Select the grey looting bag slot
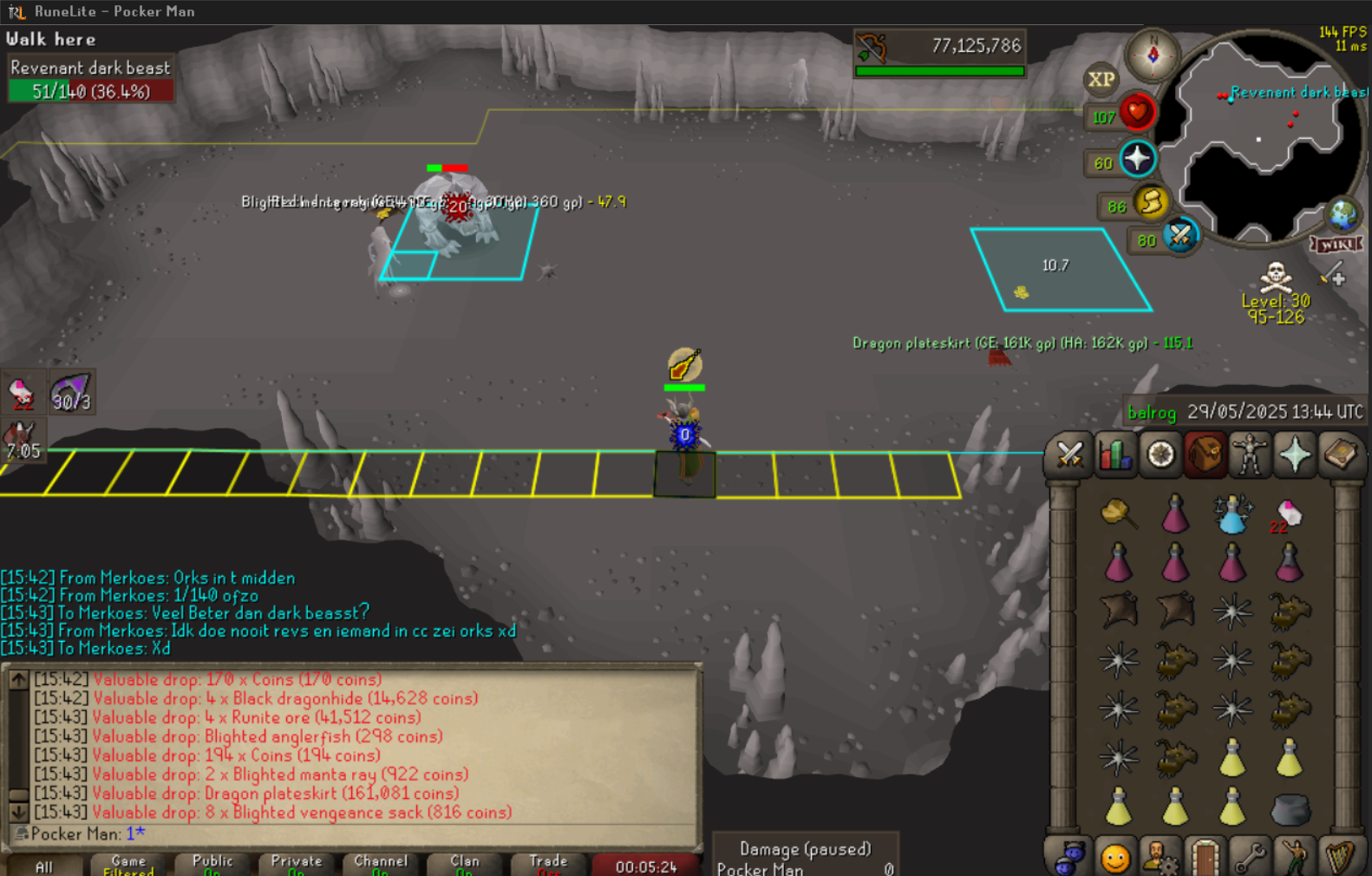Viewport: 1372px width, 876px height. pyautogui.click(x=1290, y=809)
